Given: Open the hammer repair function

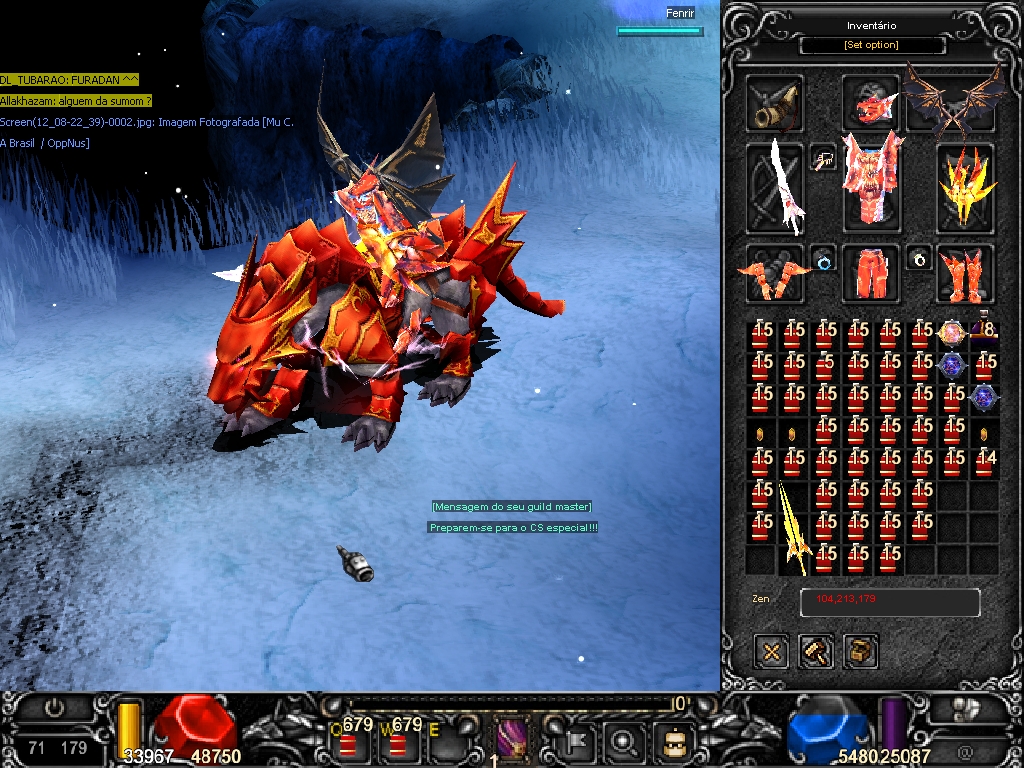Looking at the screenshot, I should (816, 652).
